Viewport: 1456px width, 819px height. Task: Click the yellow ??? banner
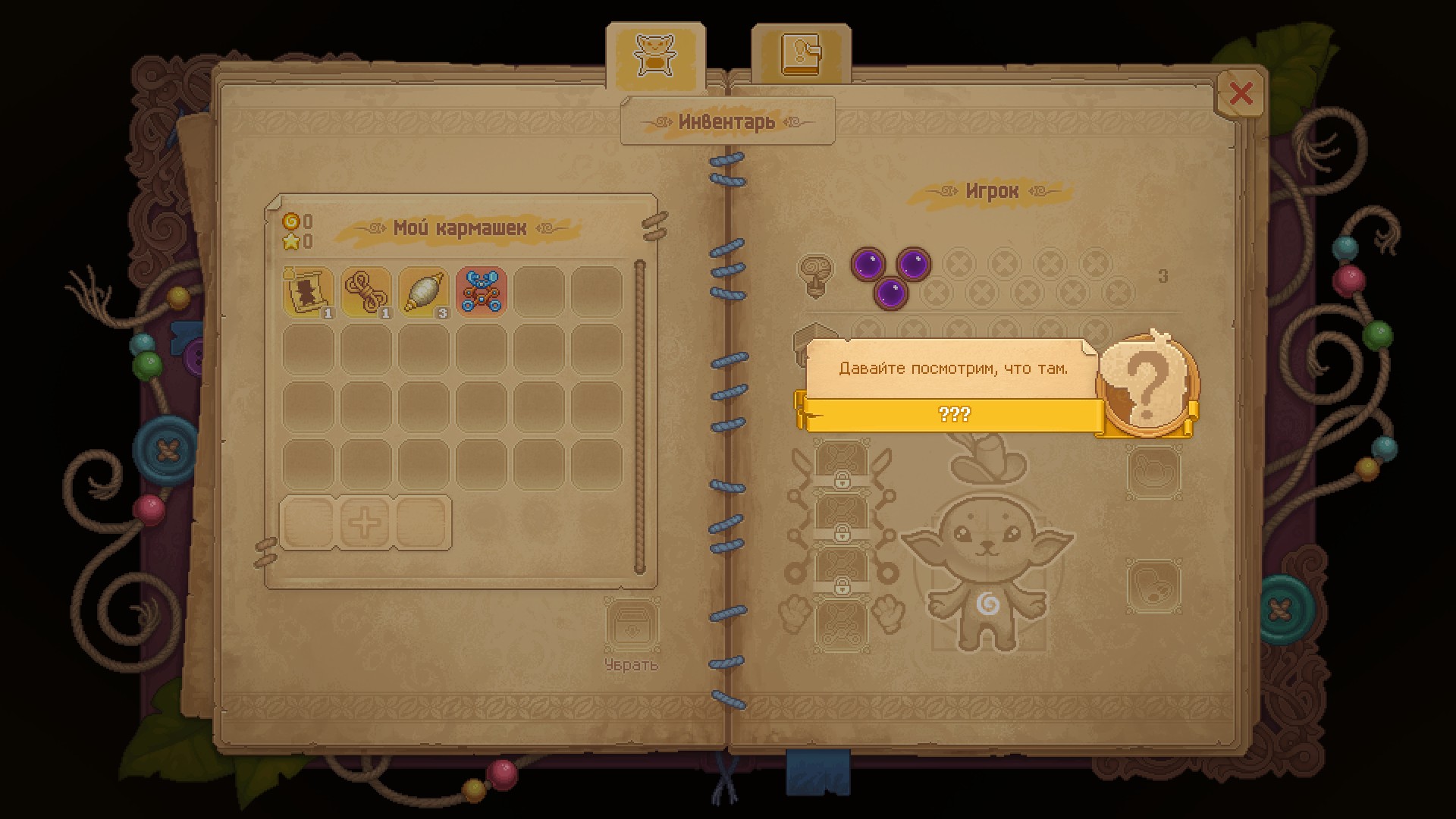[x=952, y=415]
